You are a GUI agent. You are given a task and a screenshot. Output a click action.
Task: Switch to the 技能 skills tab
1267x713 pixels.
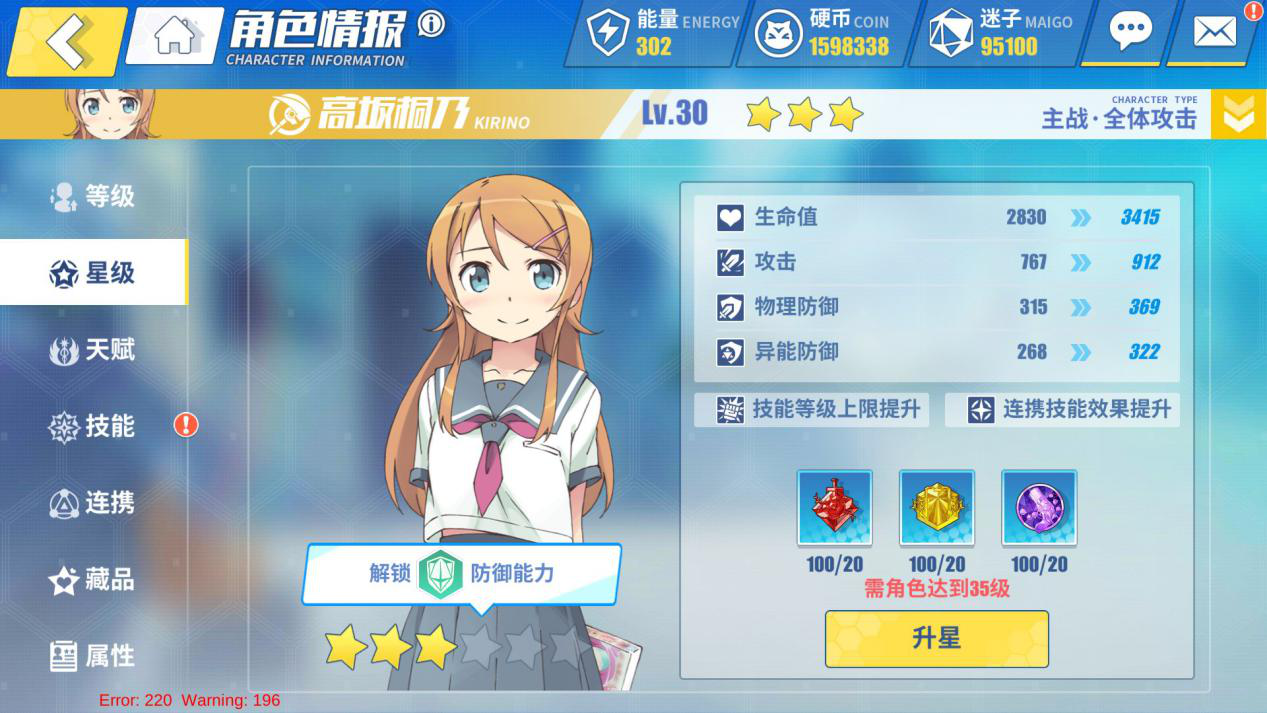[93, 426]
